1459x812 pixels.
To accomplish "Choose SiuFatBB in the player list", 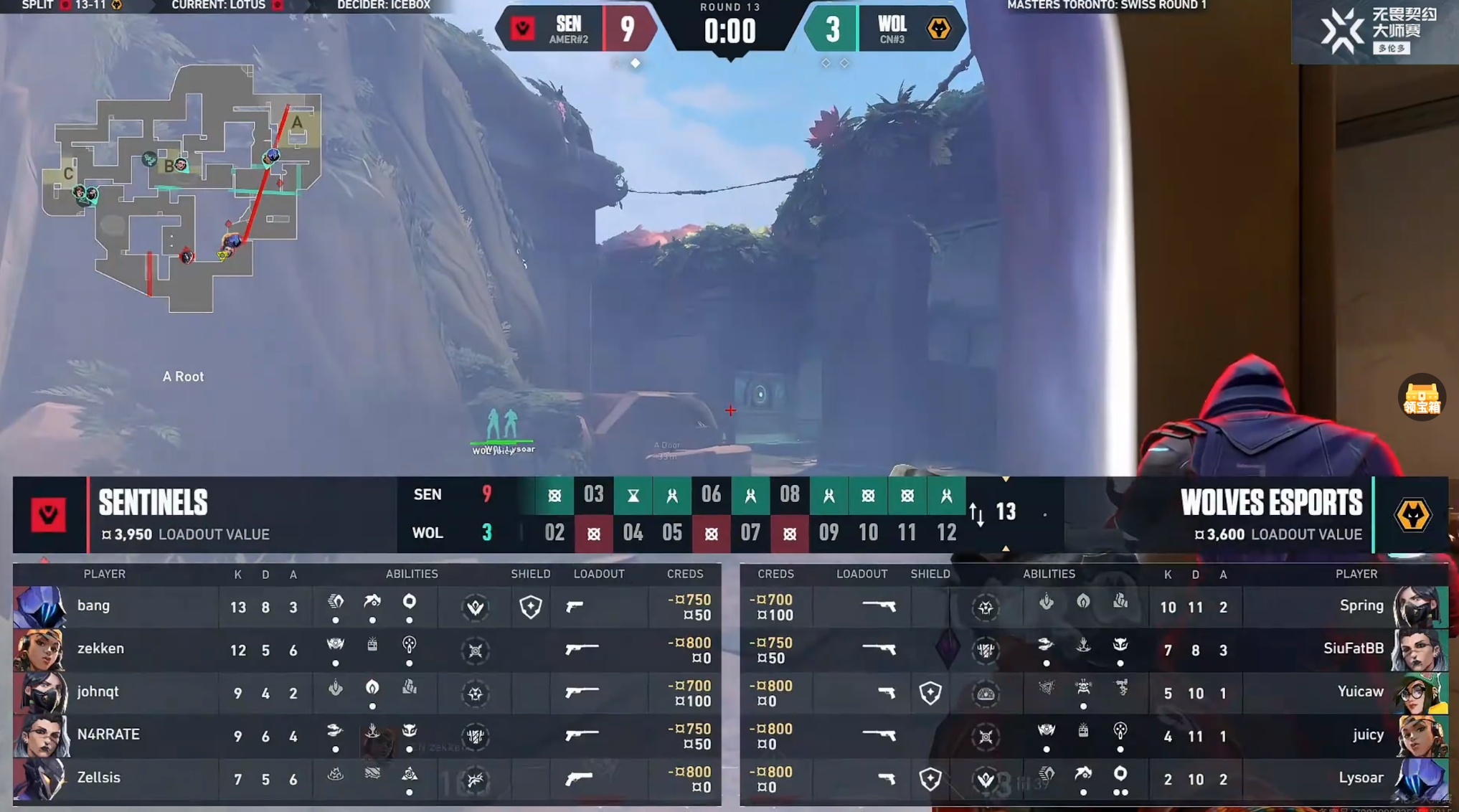I will (1353, 649).
